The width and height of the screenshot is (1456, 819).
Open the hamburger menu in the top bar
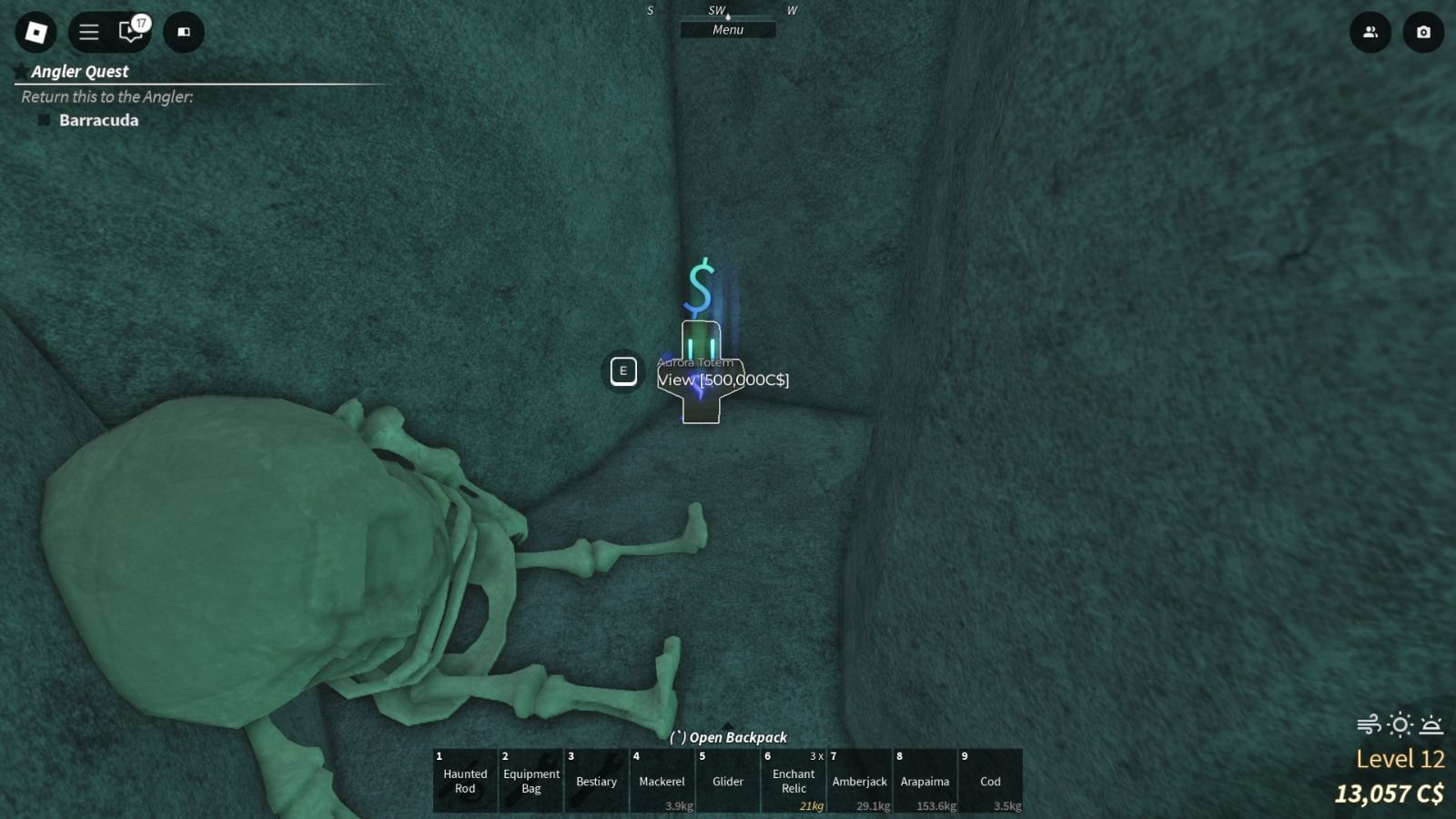(x=87, y=32)
